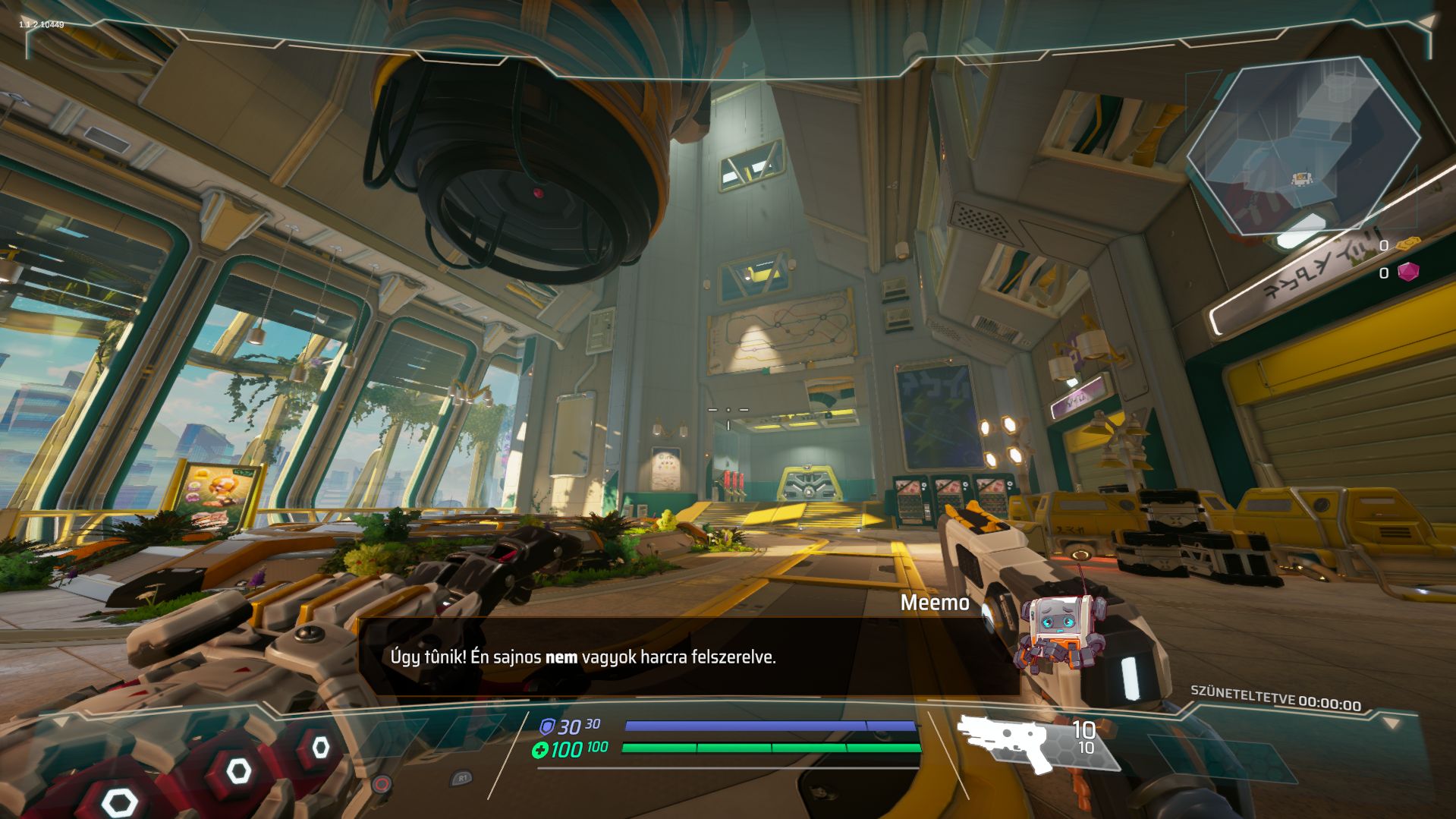Open the hexagonal minimap
The height and width of the screenshot is (819, 1456).
(1303, 146)
